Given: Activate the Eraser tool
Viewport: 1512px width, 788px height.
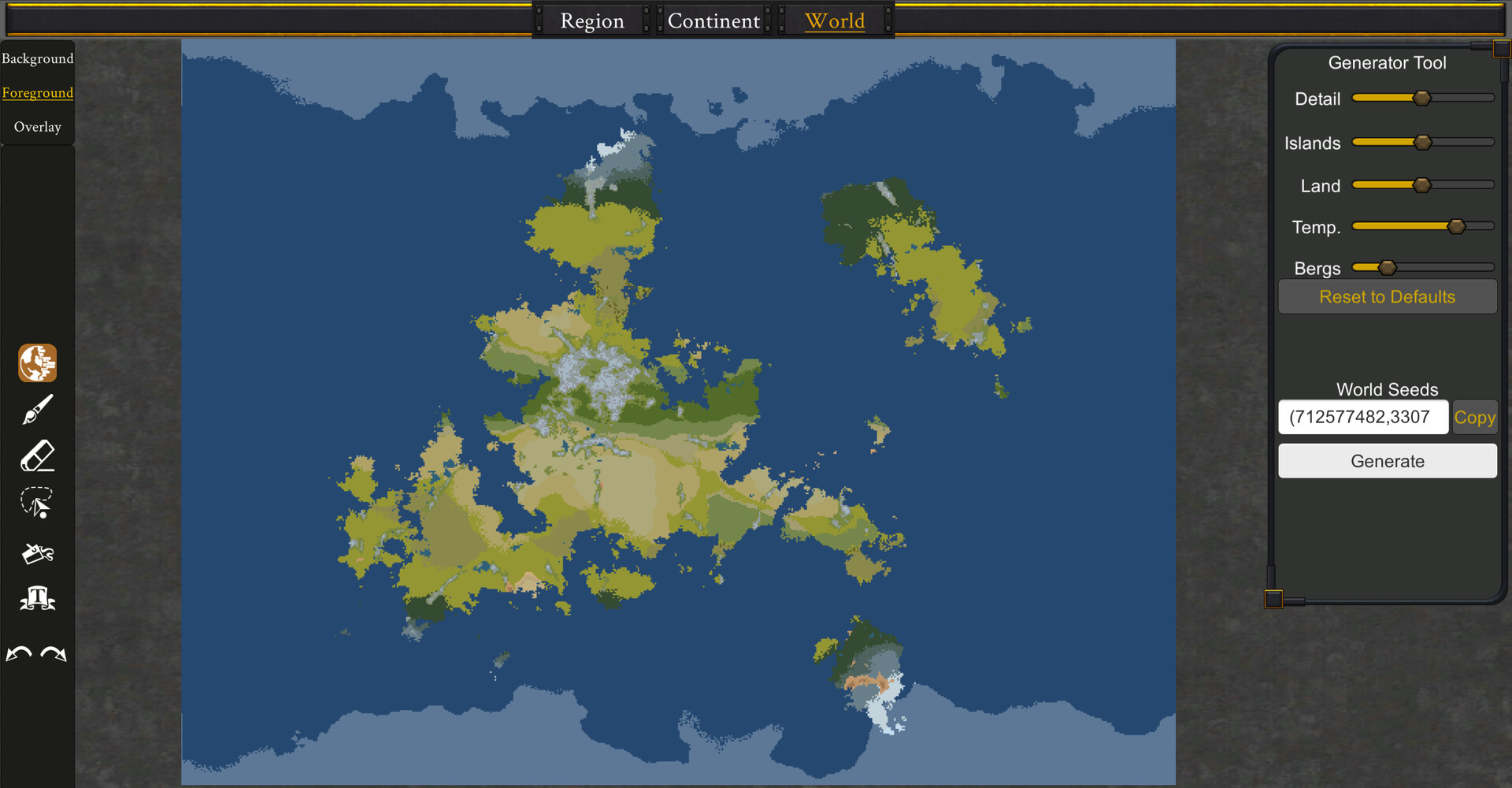Looking at the screenshot, I should point(36,457).
